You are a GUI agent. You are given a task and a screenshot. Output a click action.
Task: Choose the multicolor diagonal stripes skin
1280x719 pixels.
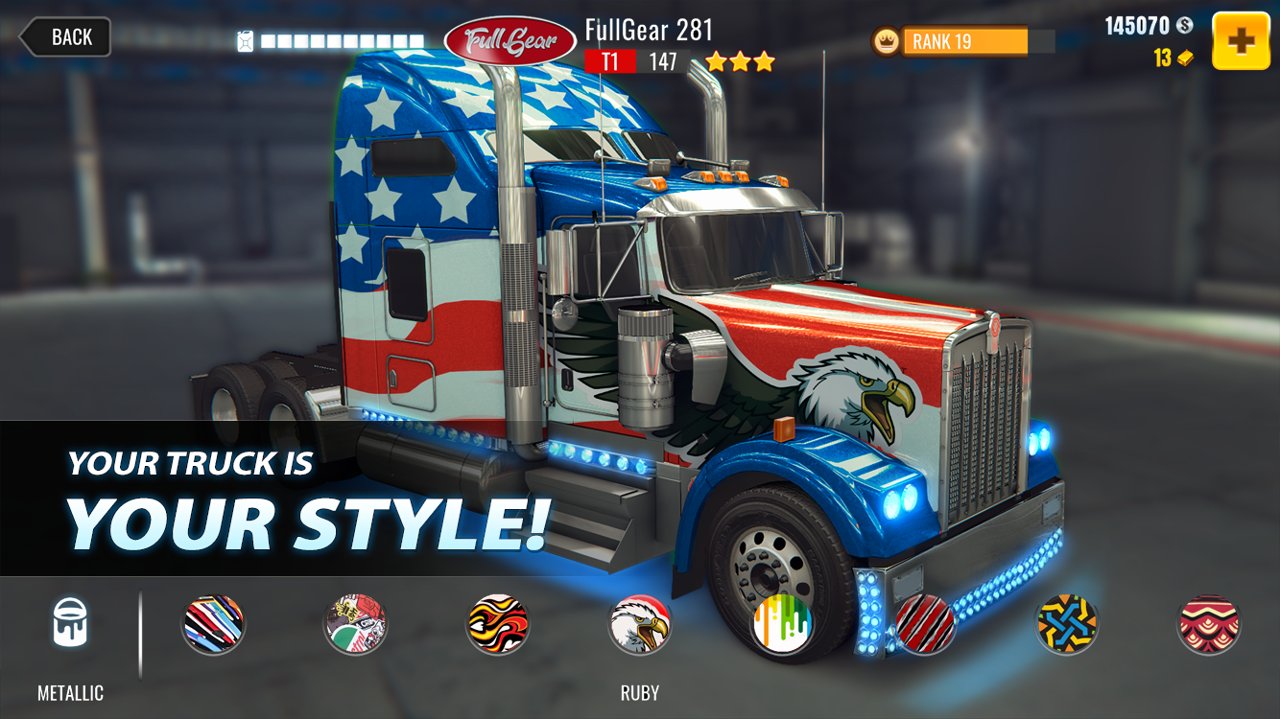pyautogui.click(x=213, y=624)
